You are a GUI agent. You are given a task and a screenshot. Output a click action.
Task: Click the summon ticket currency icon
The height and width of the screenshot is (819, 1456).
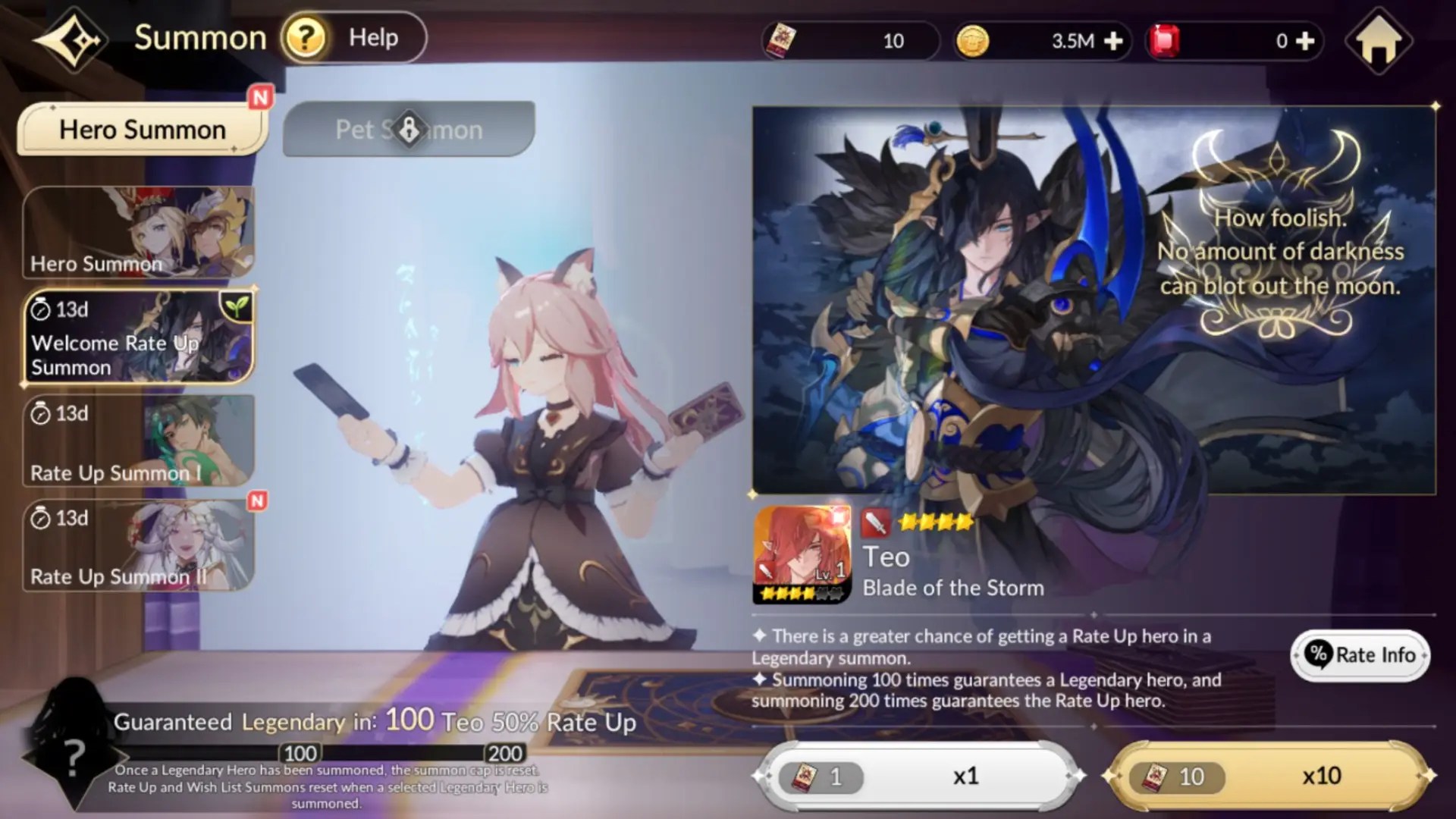tap(781, 40)
